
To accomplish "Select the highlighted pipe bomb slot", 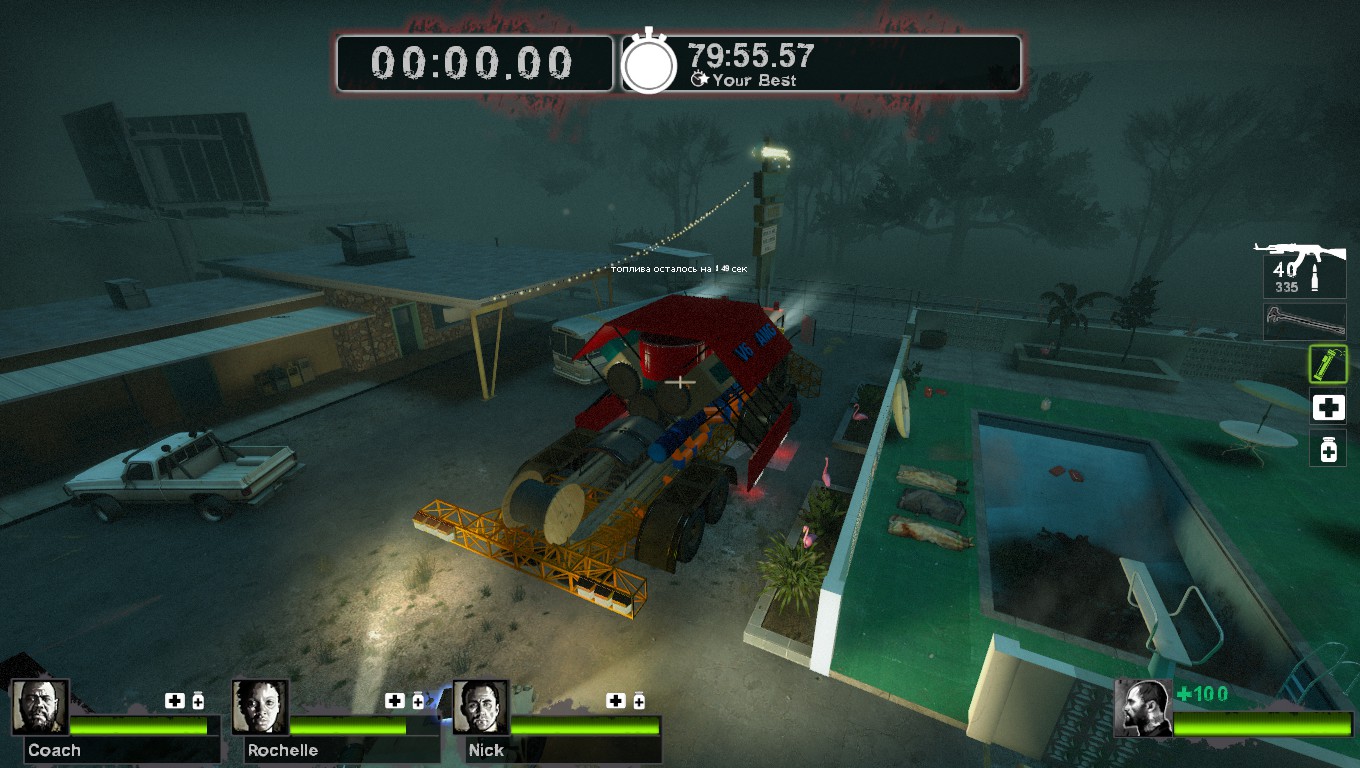I will [x=1328, y=364].
